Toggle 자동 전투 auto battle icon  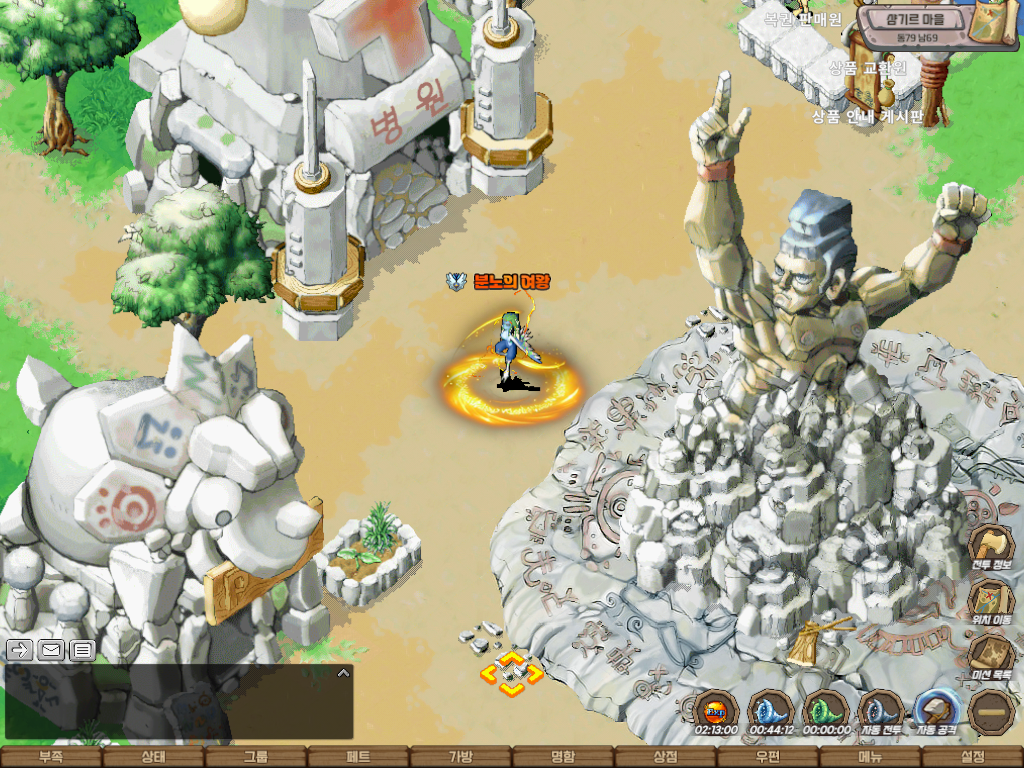coord(881,709)
